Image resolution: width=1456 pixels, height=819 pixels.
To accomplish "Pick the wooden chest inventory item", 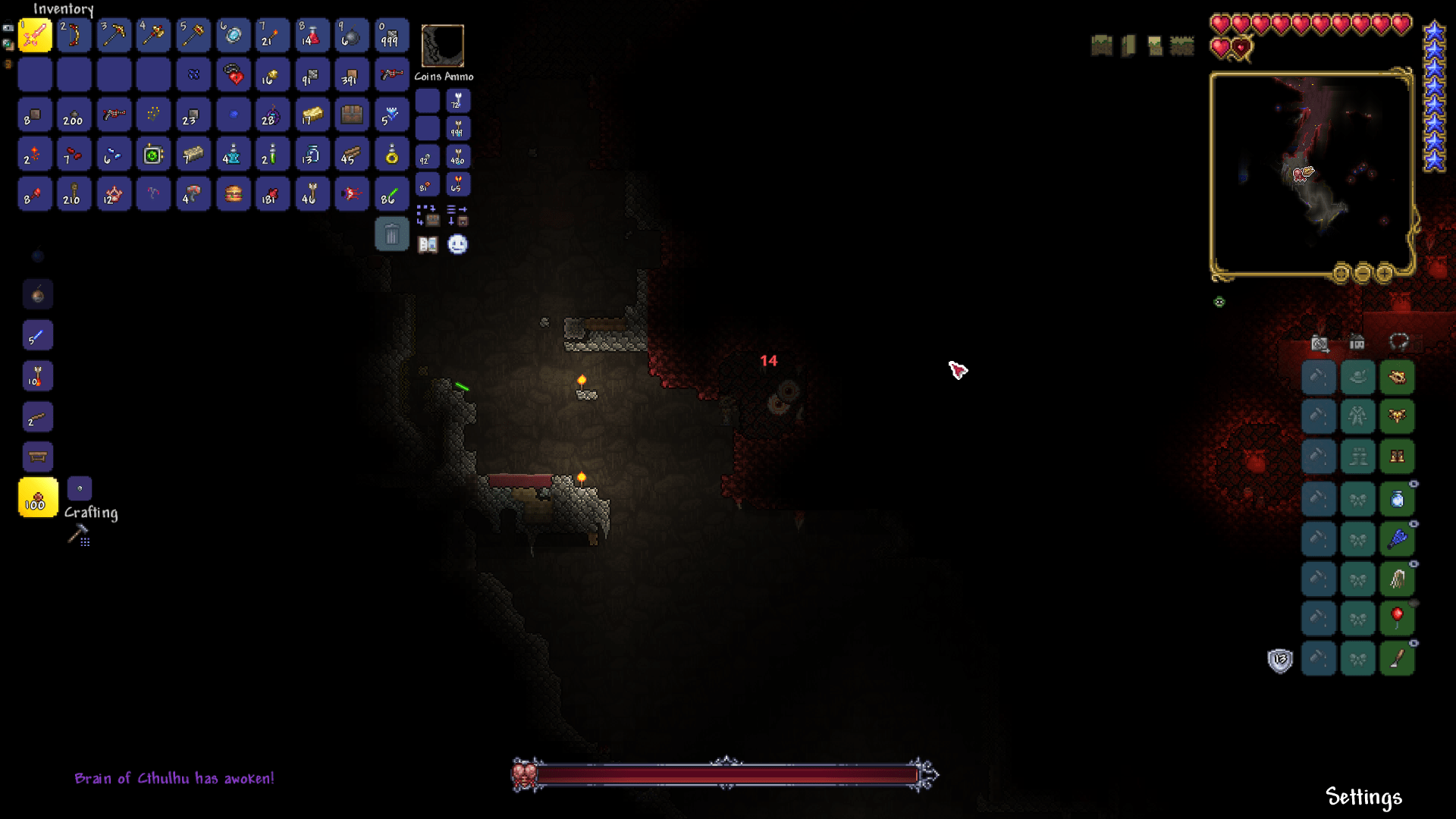I will point(351,115).
